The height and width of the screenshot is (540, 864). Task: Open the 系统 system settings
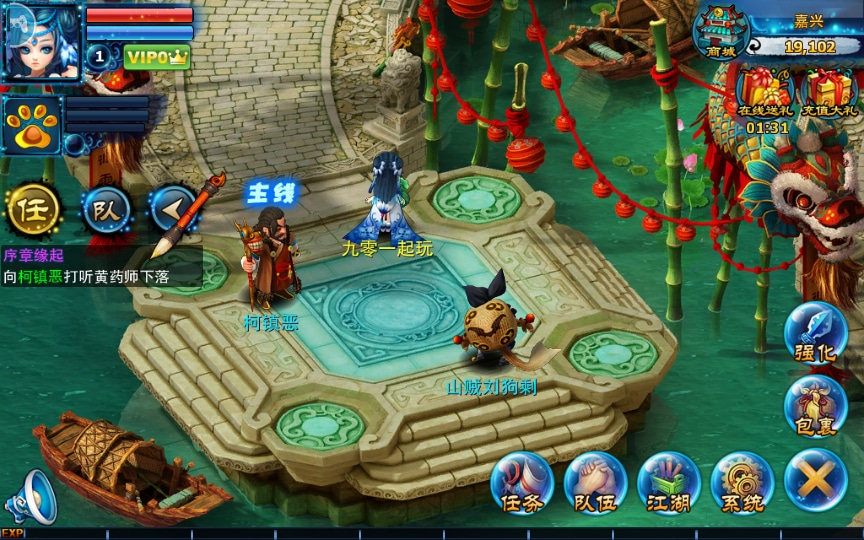742,483
